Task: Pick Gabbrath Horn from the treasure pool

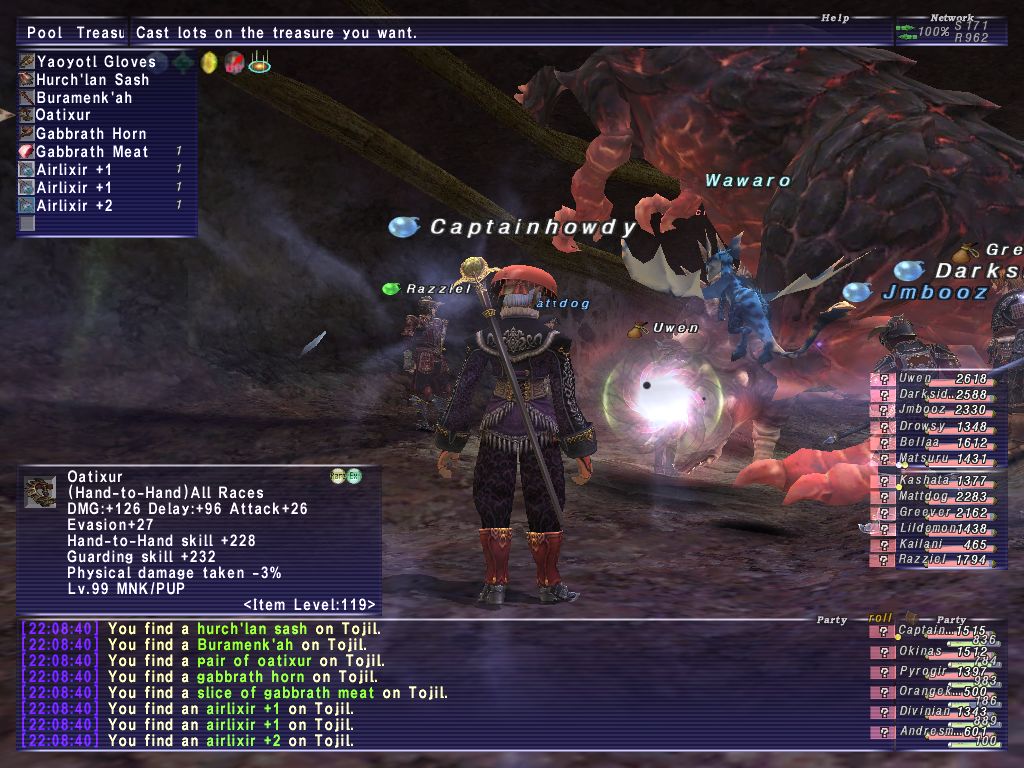Action: click(x=91, y=133)
